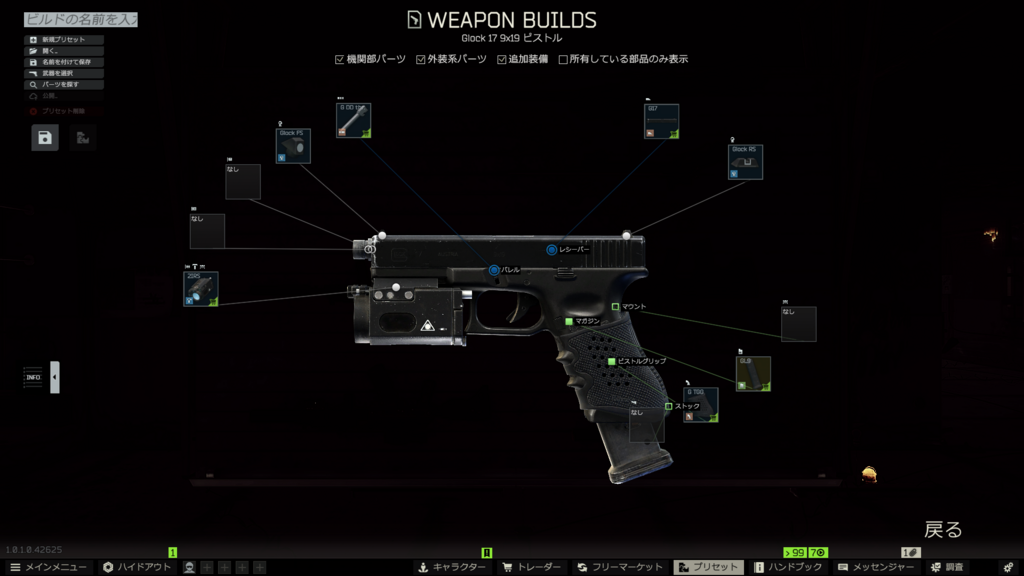Enable 所有している部品のみ表示 filter
1024x576 pixels.
tap(563, 59)
